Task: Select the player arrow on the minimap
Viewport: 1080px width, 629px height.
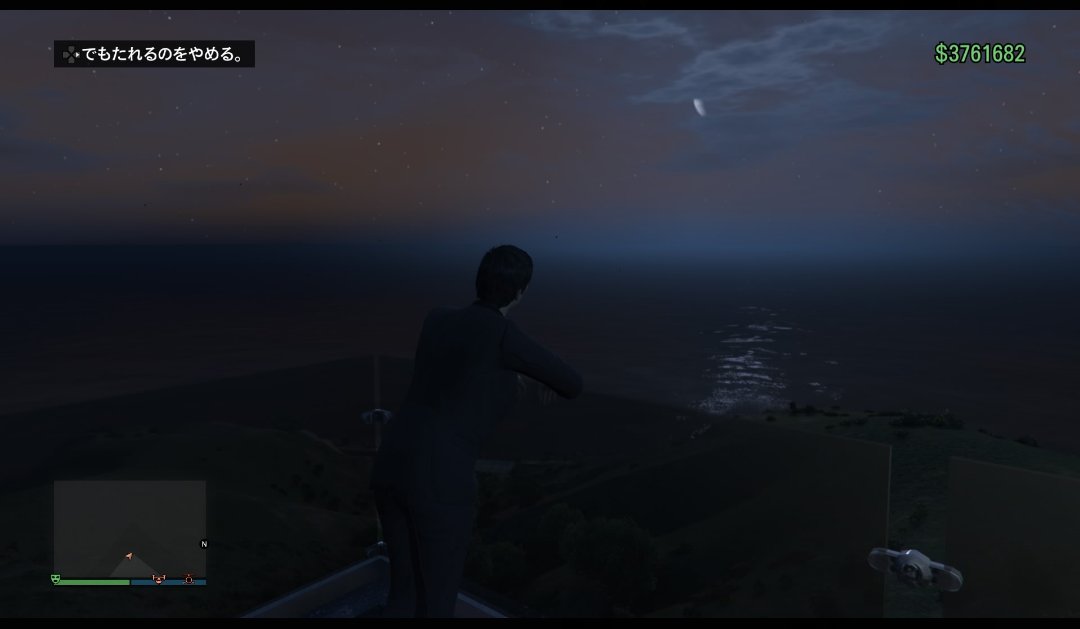Action: pos(129,554)
